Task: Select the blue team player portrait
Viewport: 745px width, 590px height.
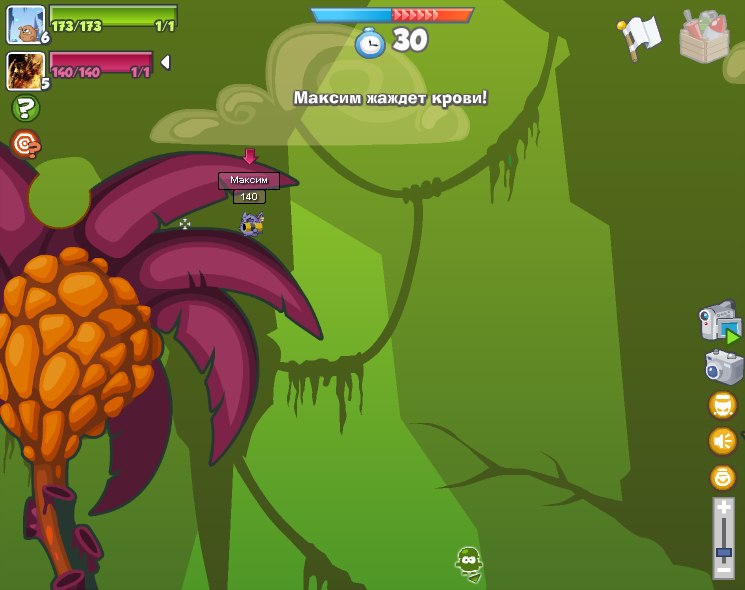Action: click(x=25, y=24)
